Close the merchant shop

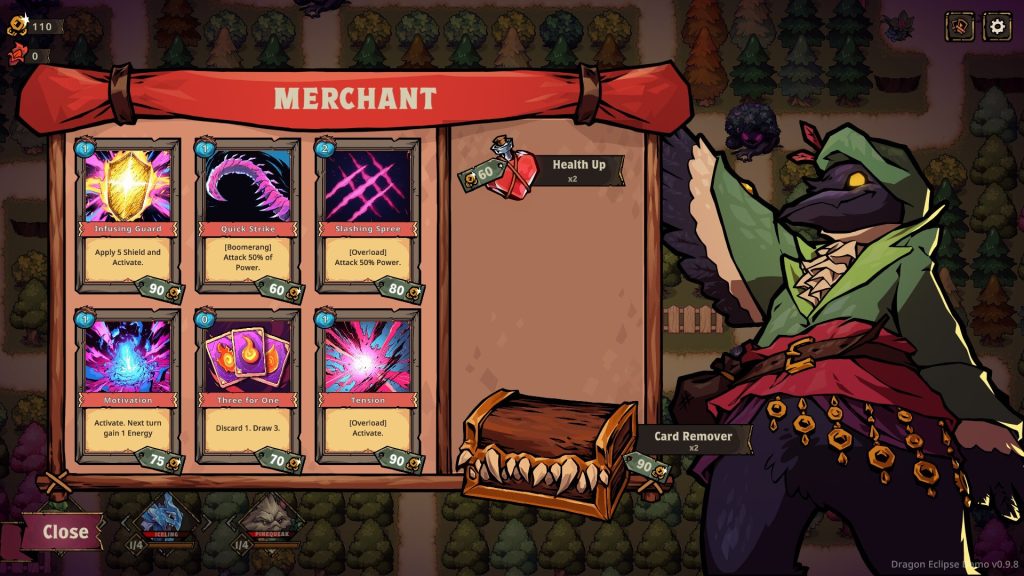(x=64, y=531)
